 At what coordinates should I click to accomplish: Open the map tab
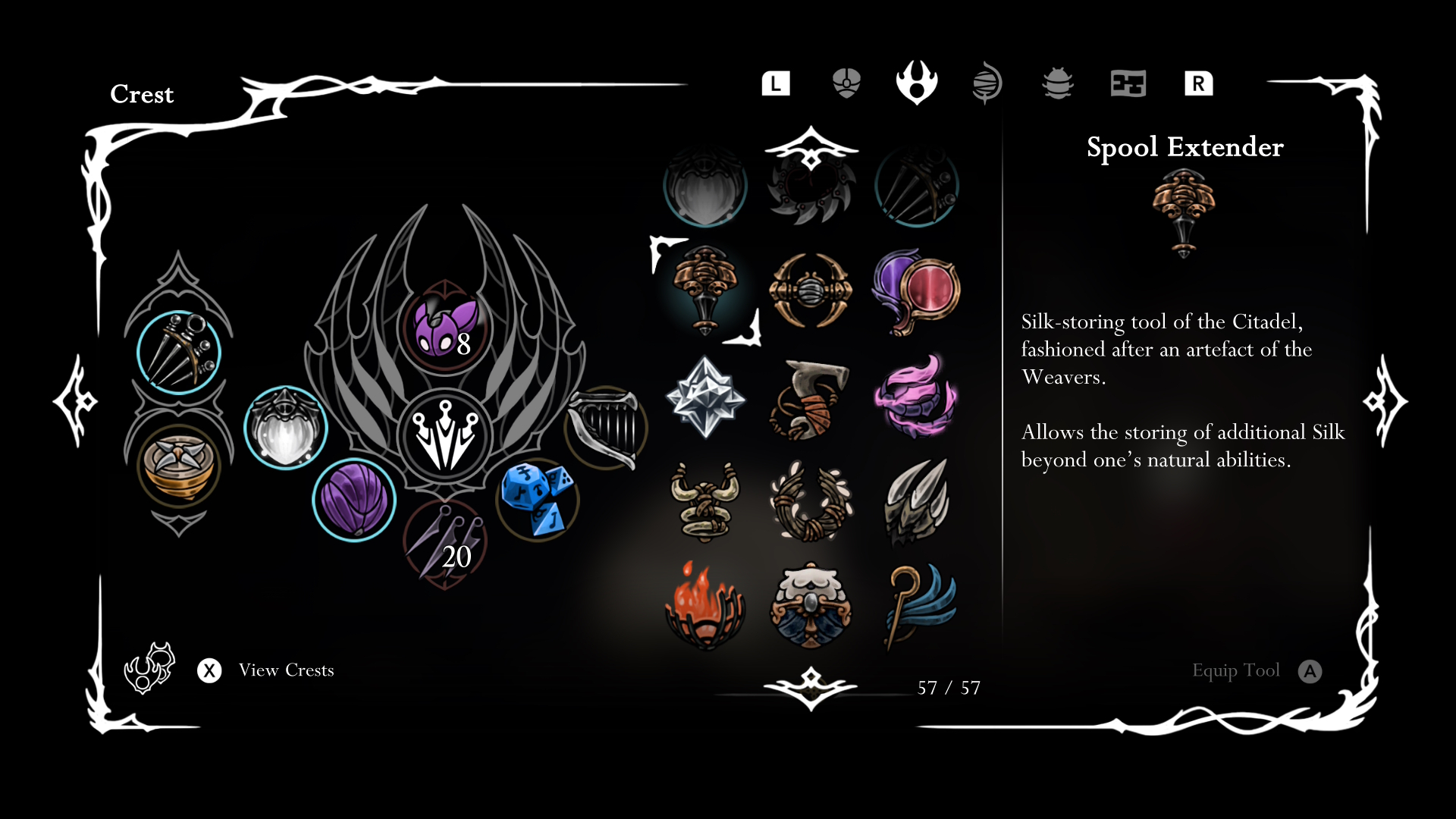coord(1128,83)
